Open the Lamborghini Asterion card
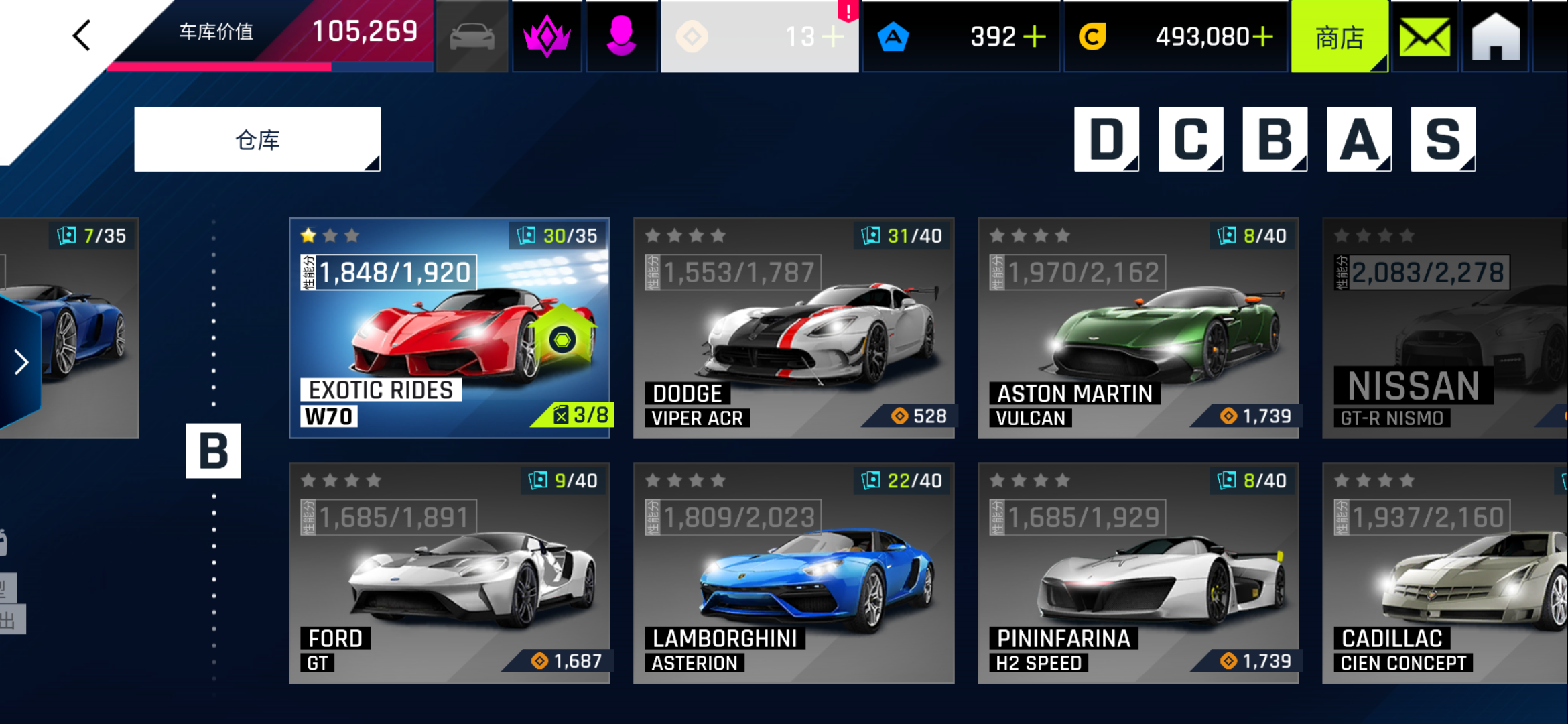 pyautogui.click(x=793, y=573)
